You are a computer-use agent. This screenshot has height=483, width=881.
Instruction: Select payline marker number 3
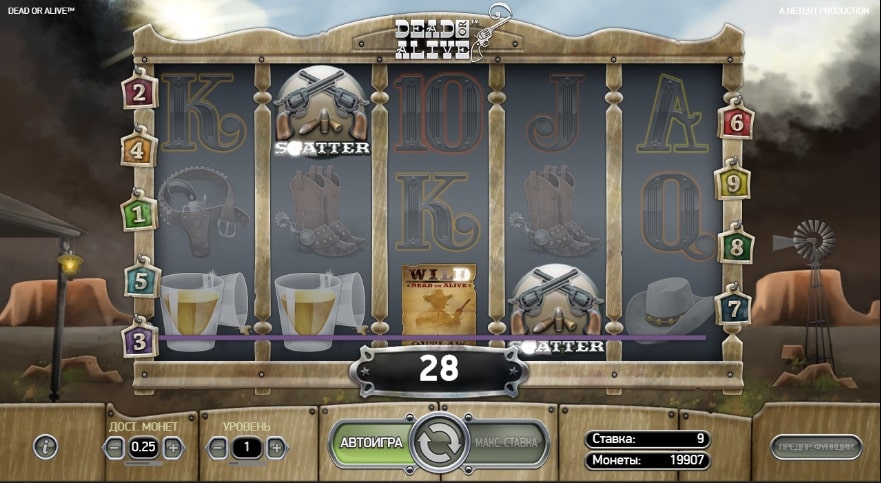(137, 338)
